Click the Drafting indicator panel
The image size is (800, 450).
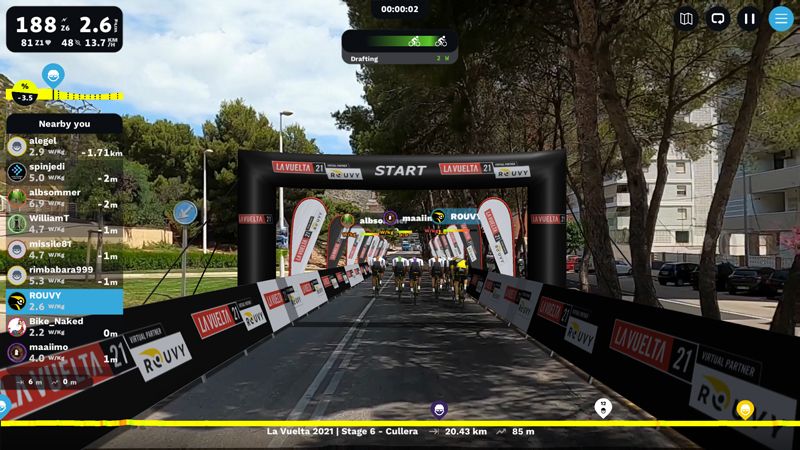[x=400, y=47]
